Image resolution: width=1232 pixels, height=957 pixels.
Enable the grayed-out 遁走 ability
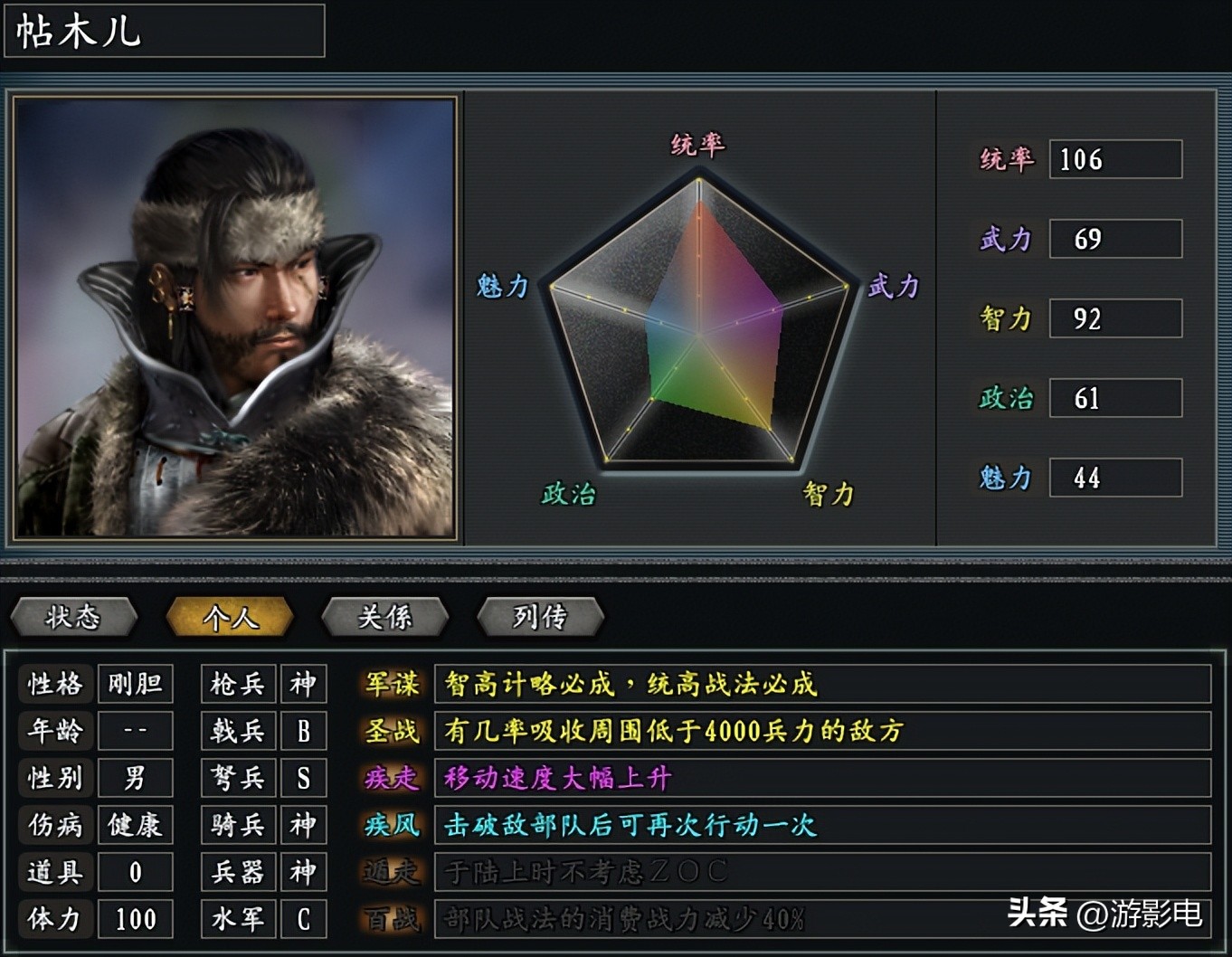pyautogui.click(x=390, y=873)
